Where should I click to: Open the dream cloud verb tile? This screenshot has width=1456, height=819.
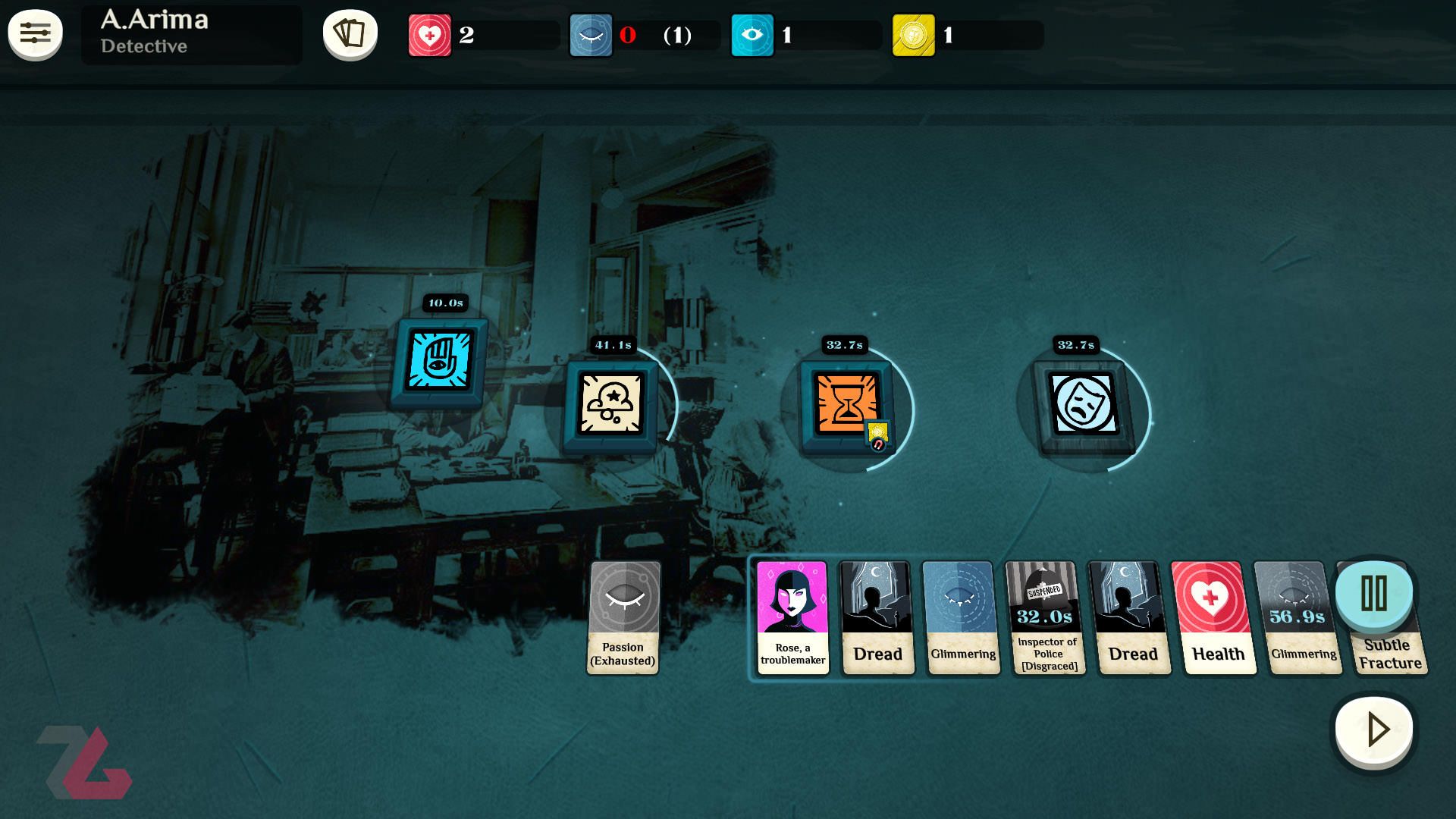click(611, 403)
